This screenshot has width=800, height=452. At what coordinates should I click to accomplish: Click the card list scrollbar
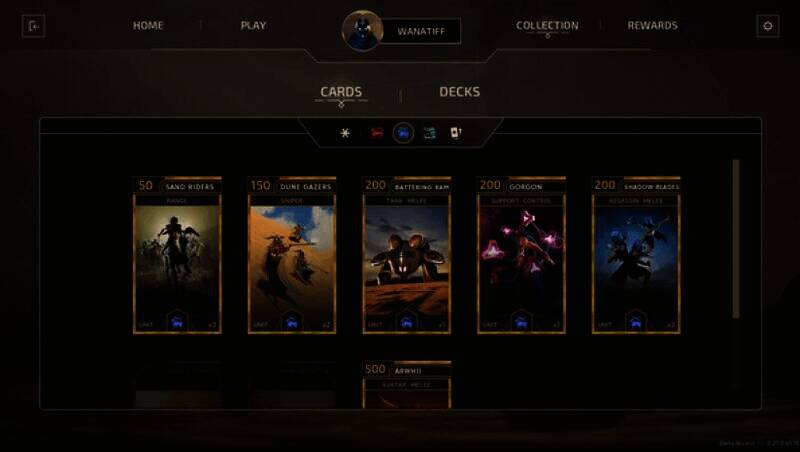(737, 240)
